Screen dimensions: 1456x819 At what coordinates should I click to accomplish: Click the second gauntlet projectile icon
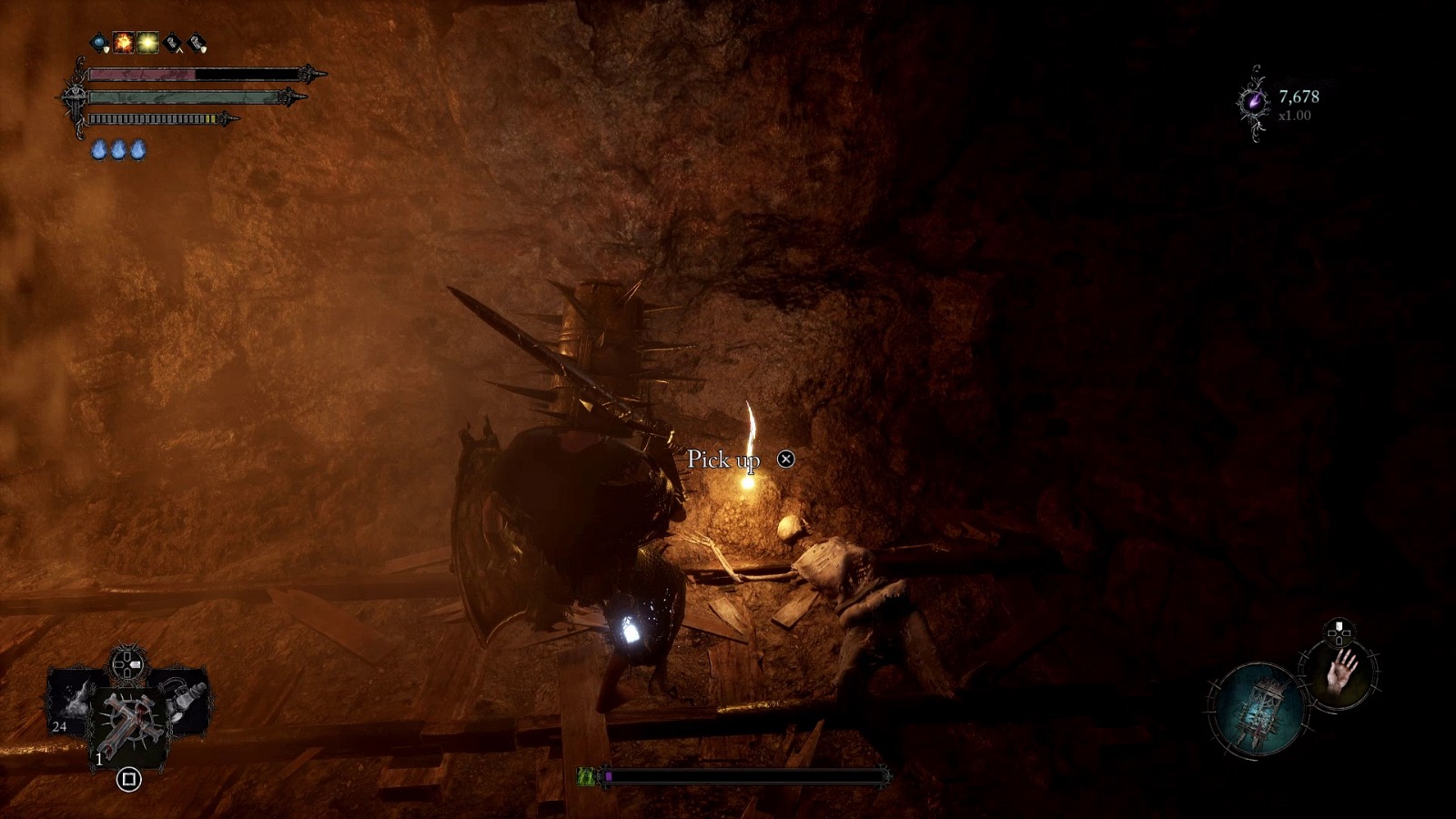click(x=196, y=43)
